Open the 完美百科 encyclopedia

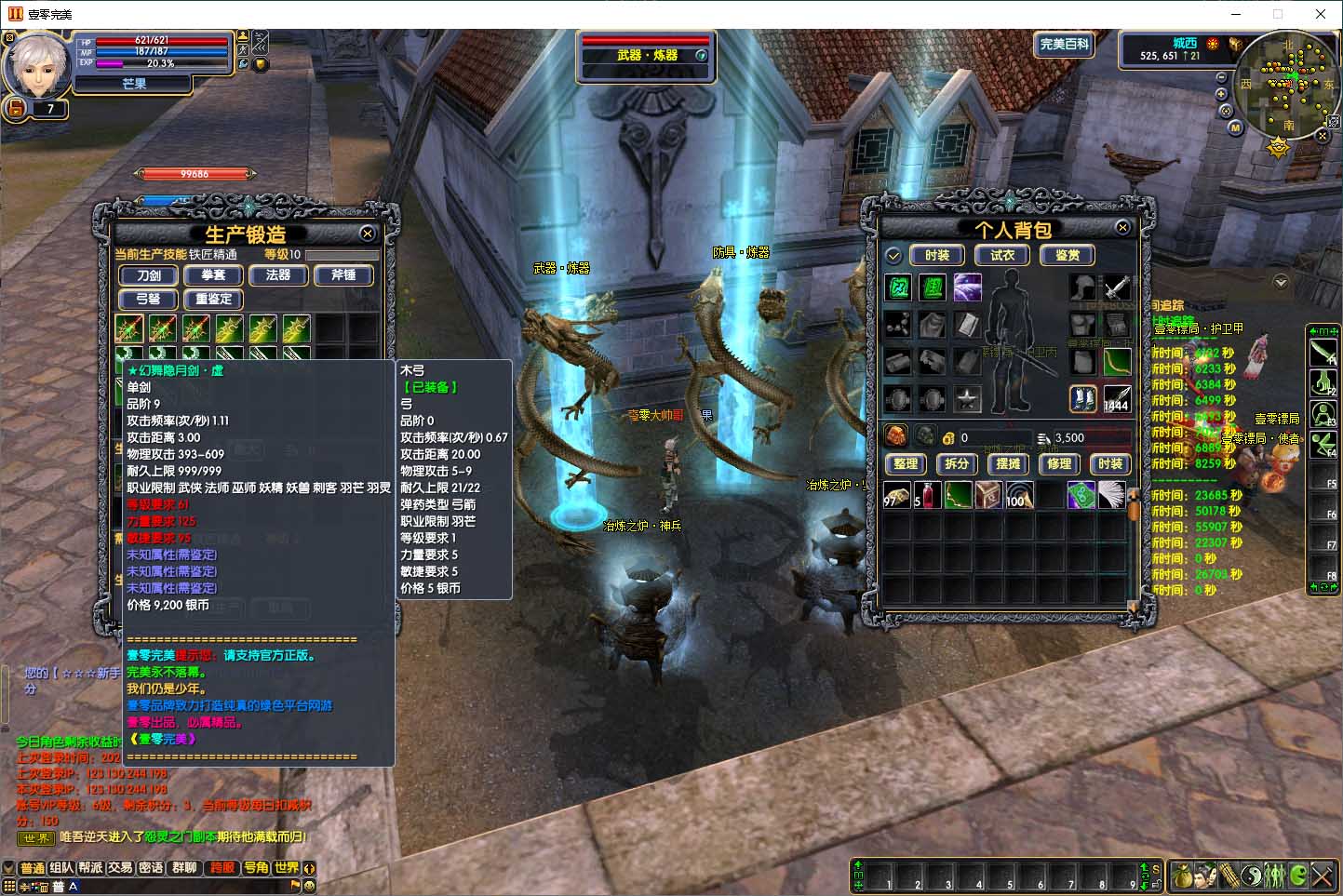tap(1064, 45)
